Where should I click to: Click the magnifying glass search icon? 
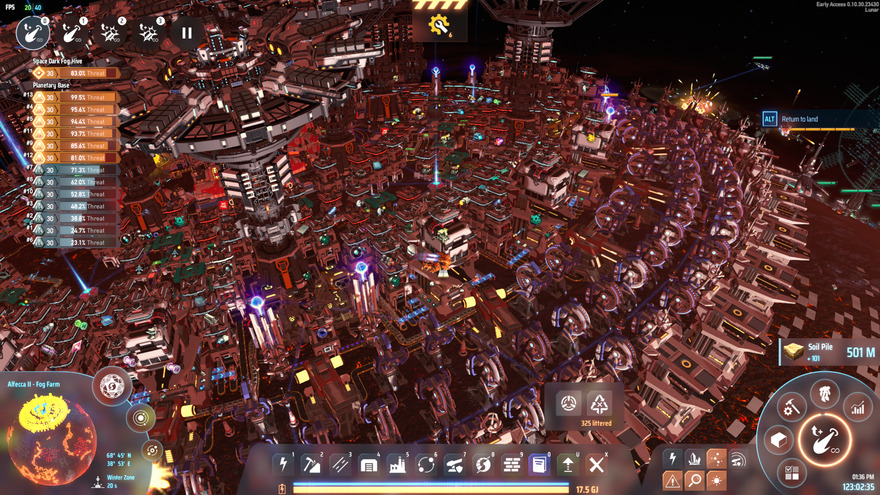(x=694, y=481)
